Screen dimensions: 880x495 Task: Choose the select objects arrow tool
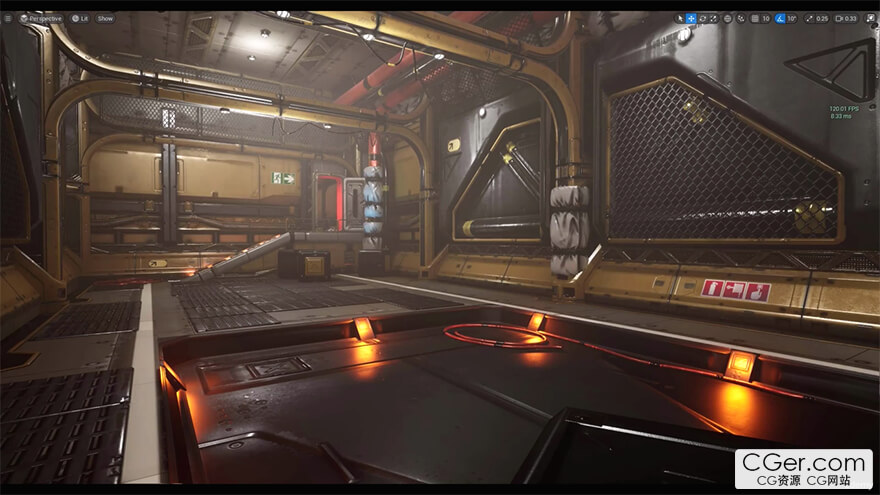[679, 18]
